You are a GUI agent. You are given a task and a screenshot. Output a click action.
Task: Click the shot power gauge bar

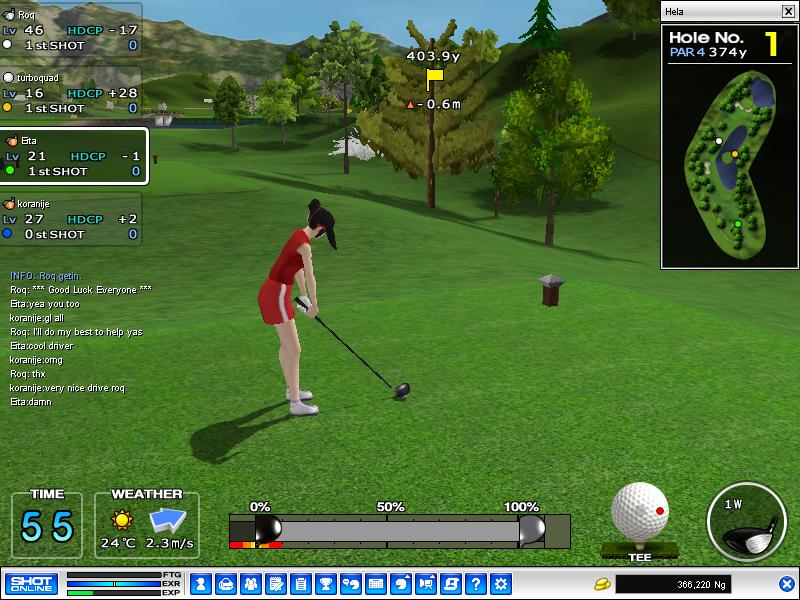pos(400,529)
